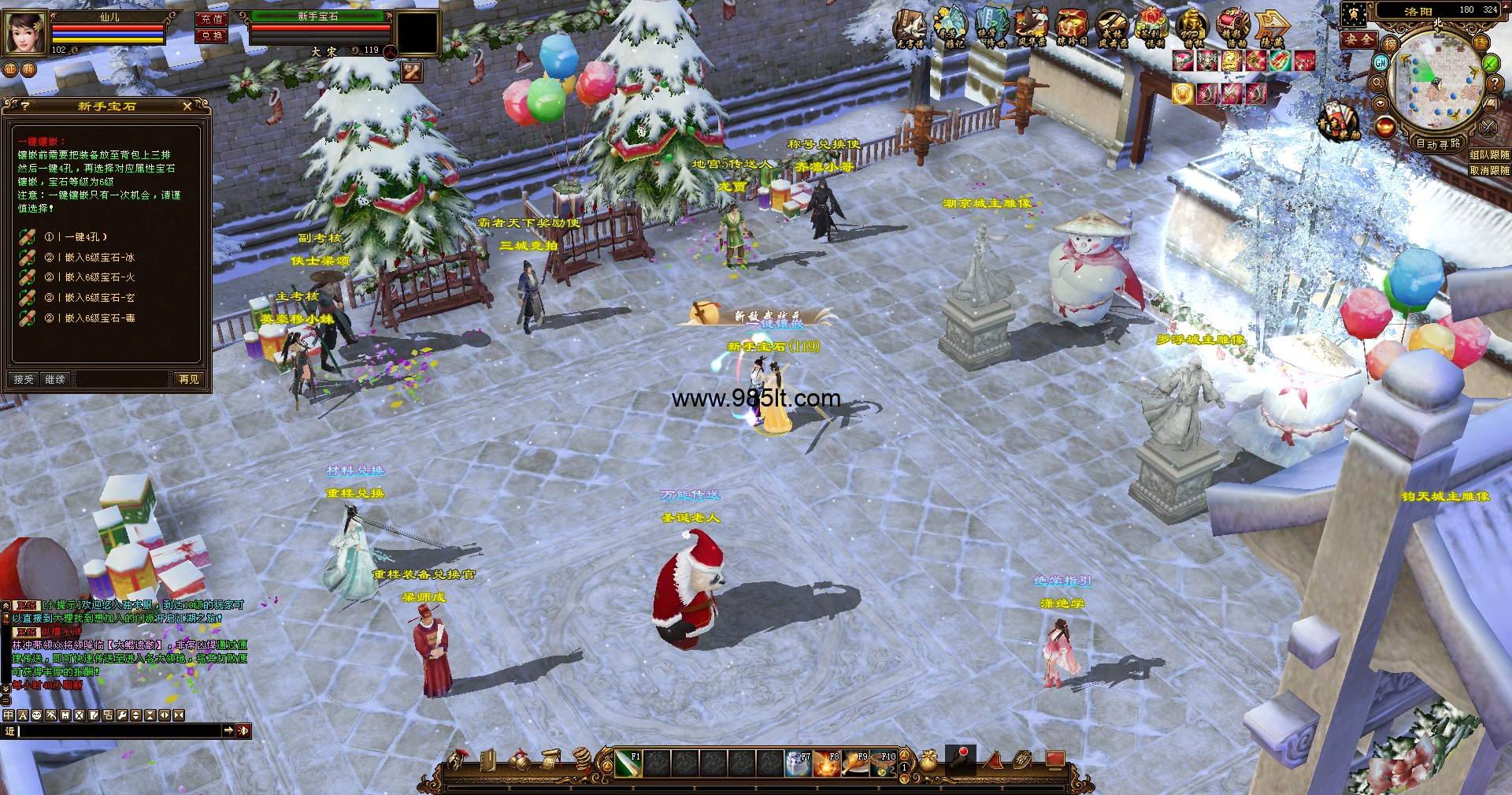Toggle the 隐藏 hide arrow button
Screen dimensions: 1512x795
[1272, 28]
